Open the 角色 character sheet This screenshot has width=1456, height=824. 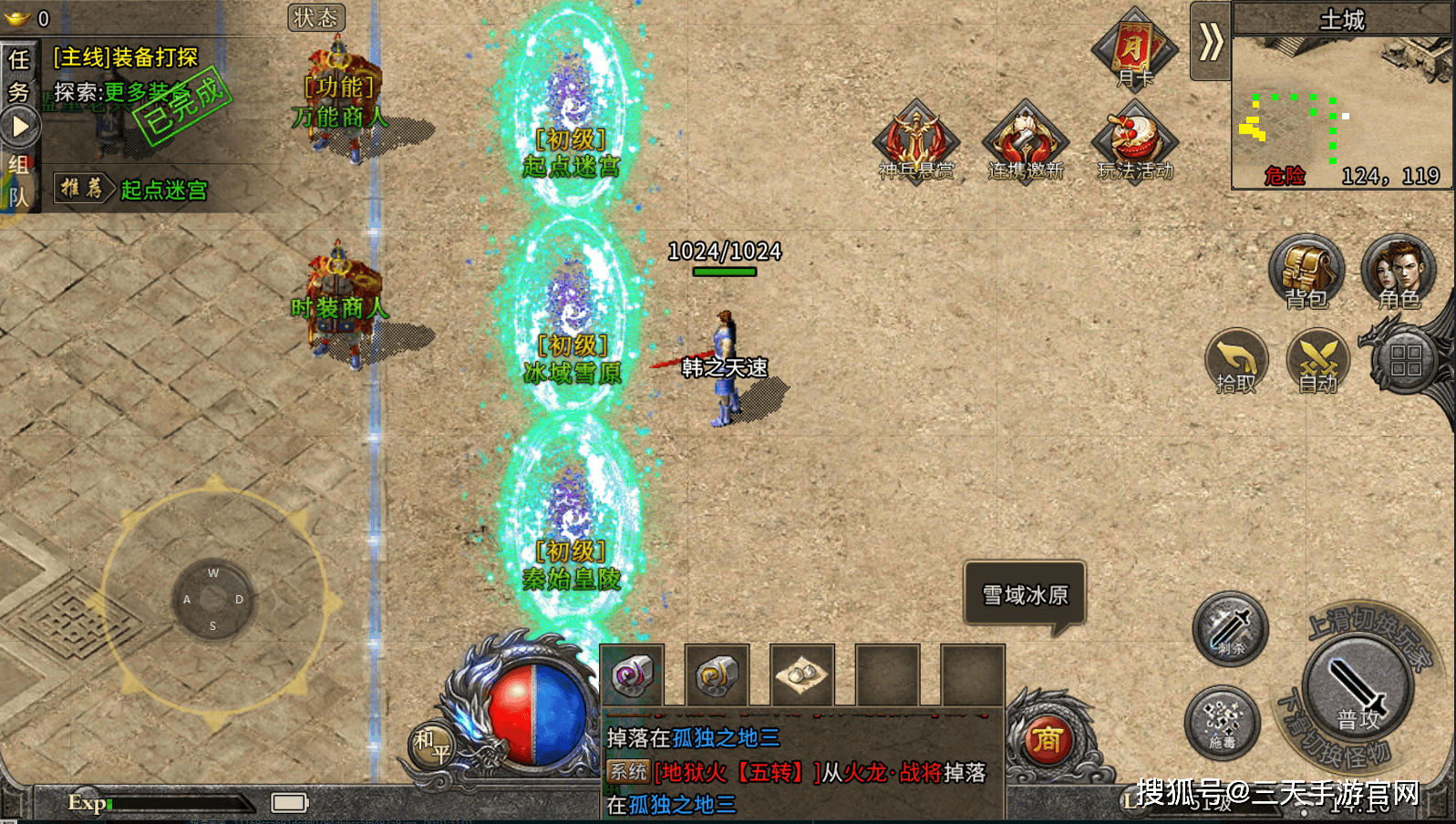pos(1398,272)
